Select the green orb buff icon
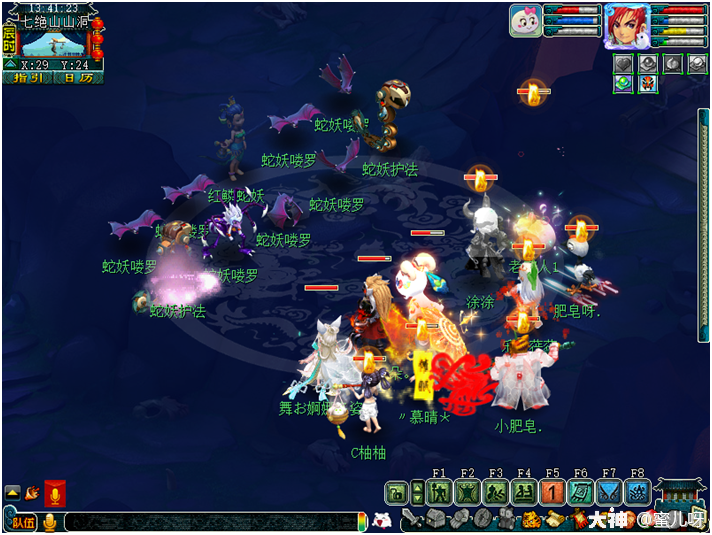Viewport: 712px width, 535px height. [623, 84]
